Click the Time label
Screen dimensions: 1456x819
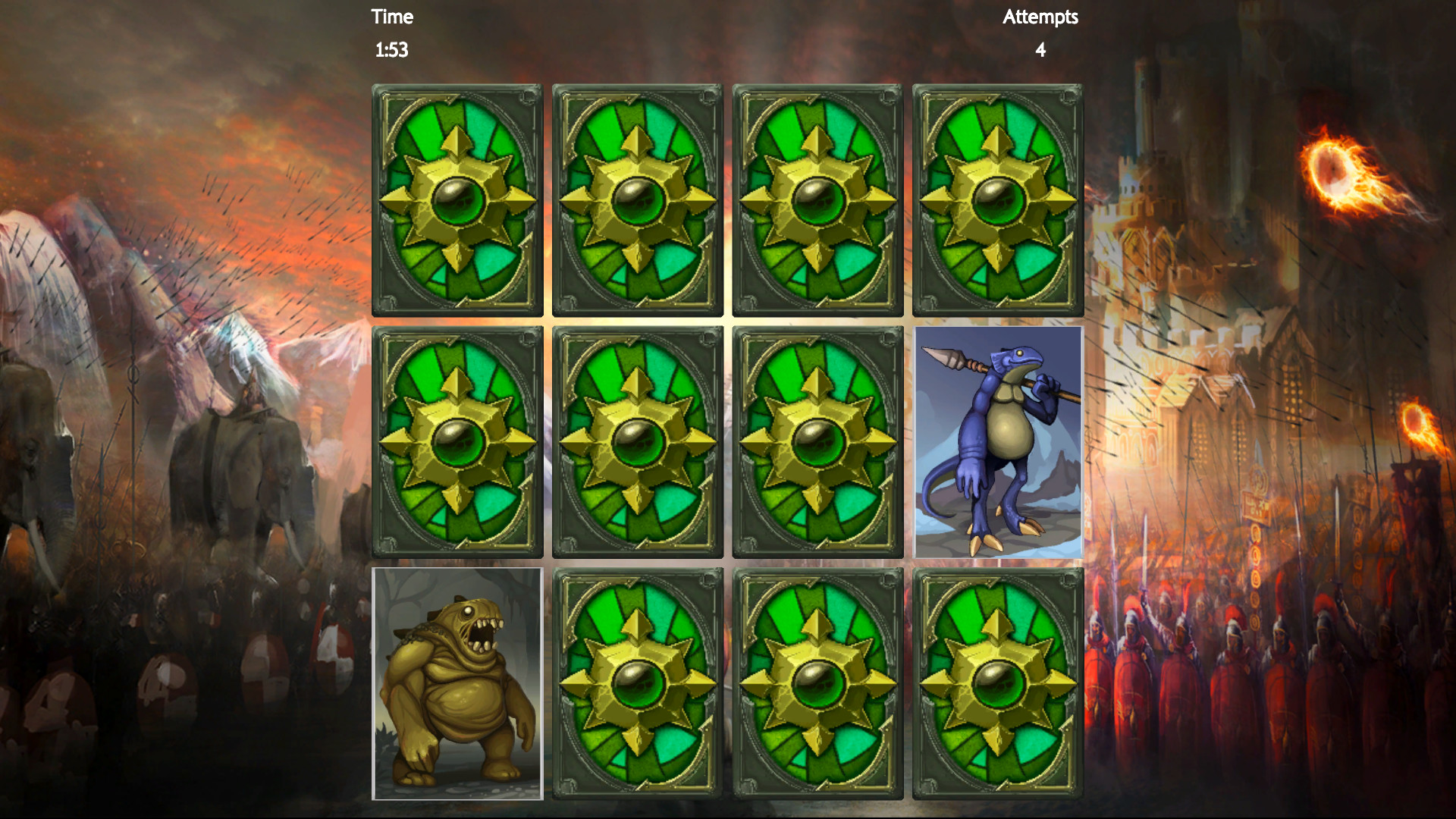coord(391,16)
